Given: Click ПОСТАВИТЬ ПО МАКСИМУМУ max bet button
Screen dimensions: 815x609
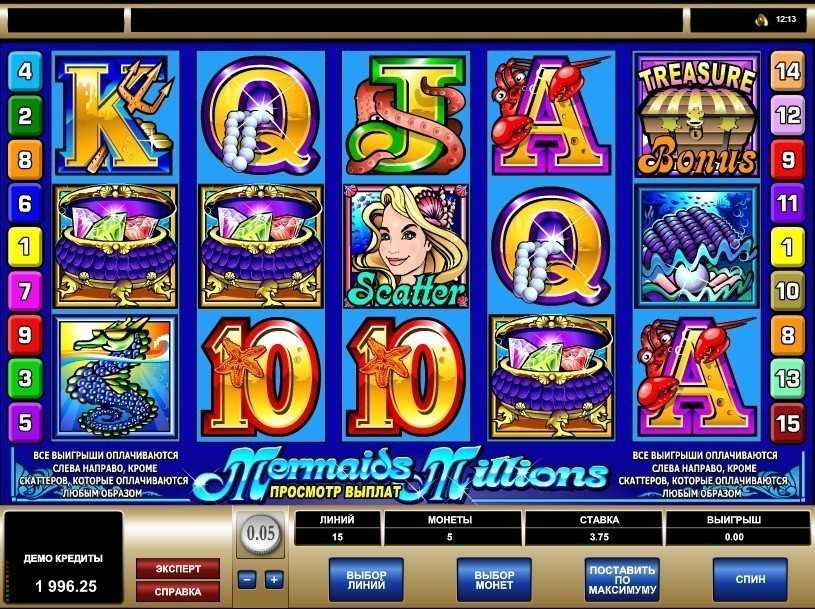Looking at the screenshot, I should (622, 579).
